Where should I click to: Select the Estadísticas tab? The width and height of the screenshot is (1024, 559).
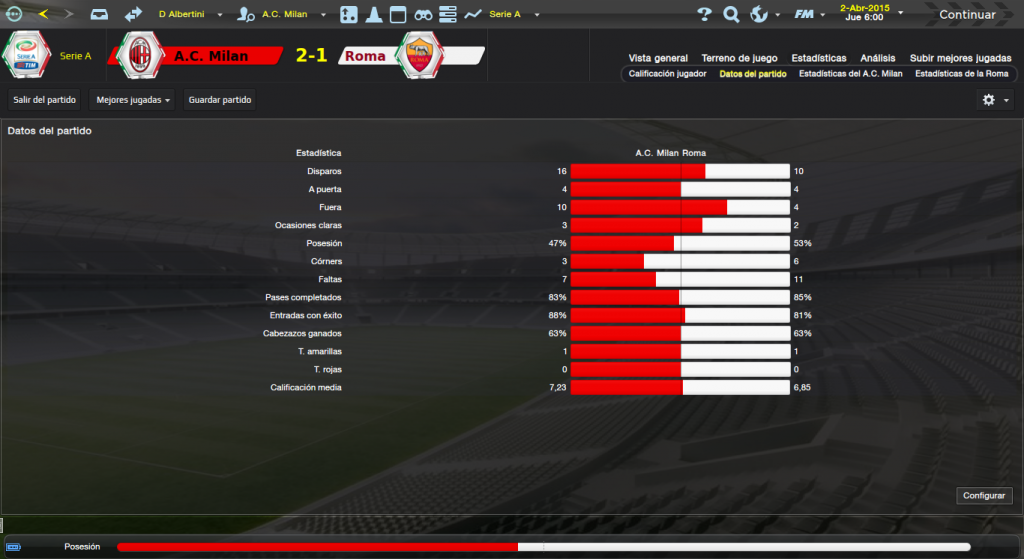(818, 58)
